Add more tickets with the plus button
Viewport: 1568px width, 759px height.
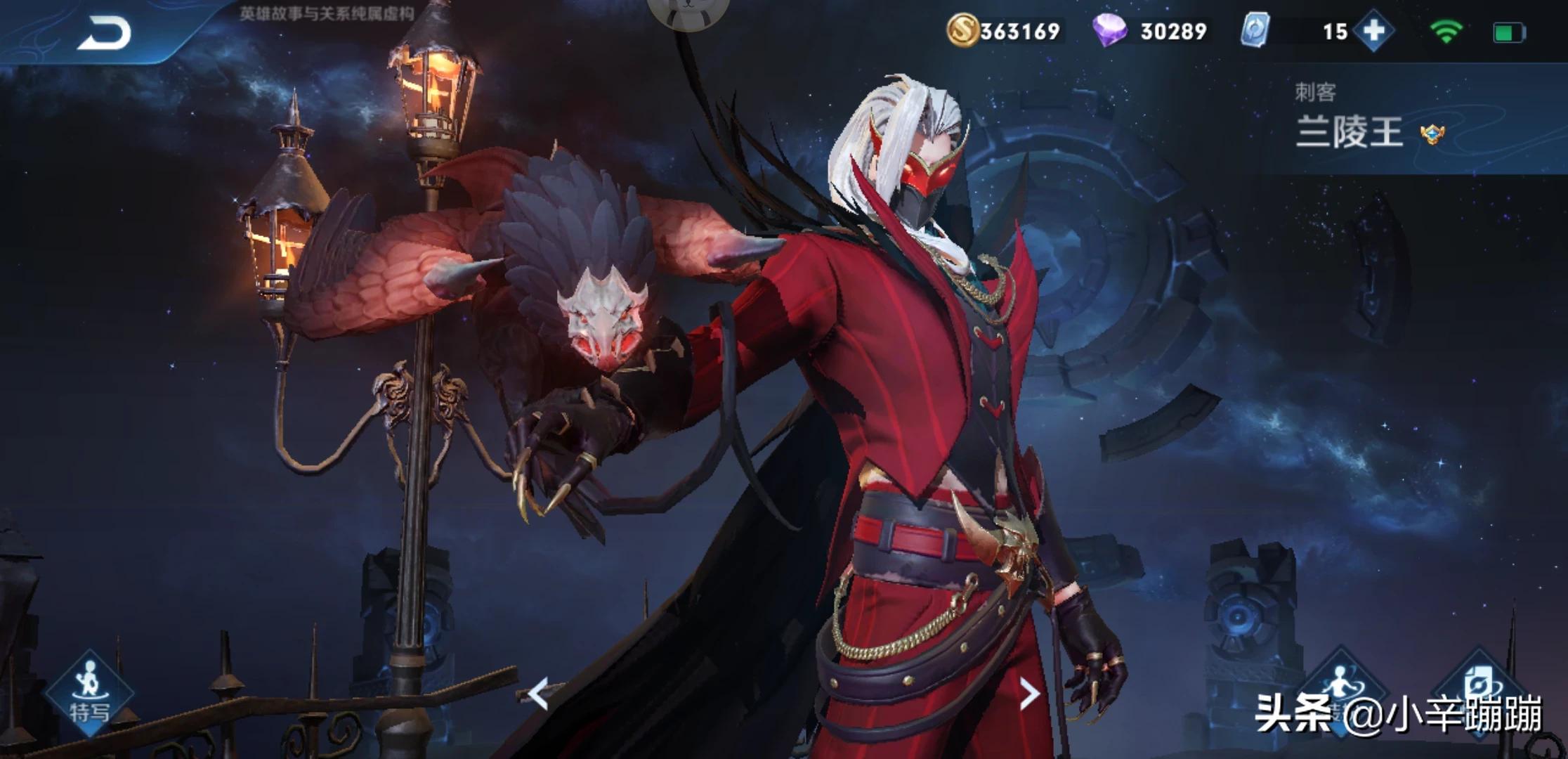(x=1373, y=31)
